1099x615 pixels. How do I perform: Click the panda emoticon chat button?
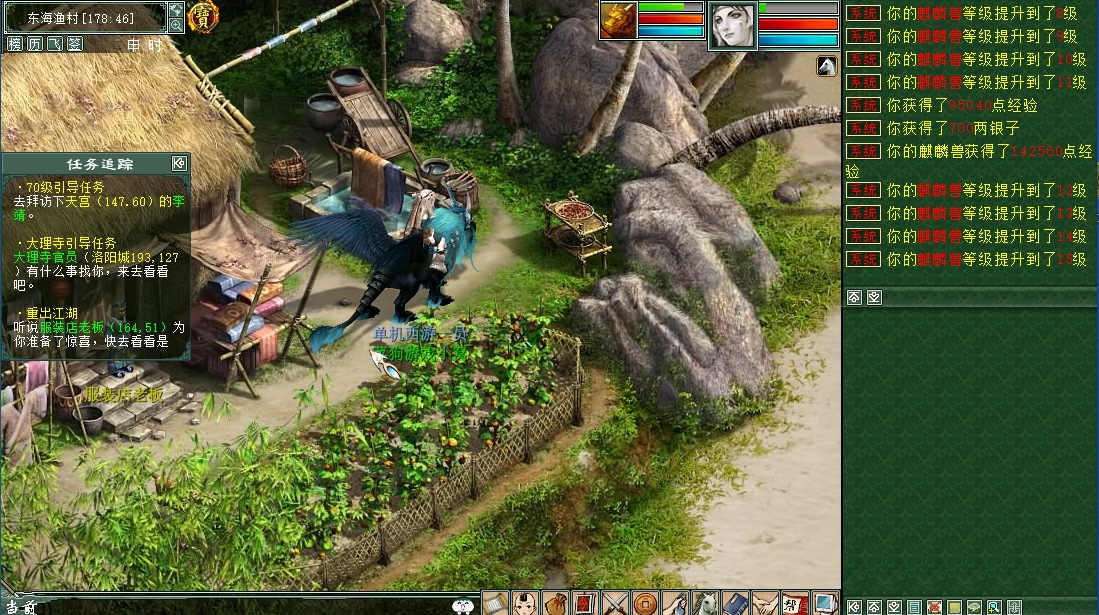coord(462,606)
